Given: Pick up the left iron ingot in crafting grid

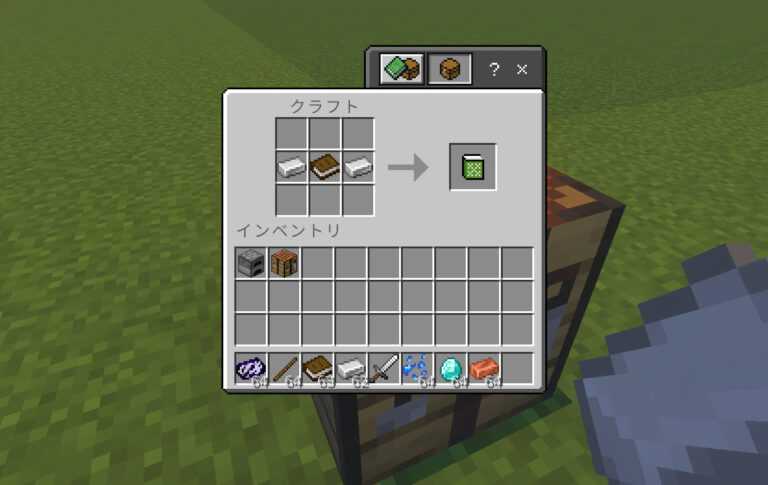Looking at the screenshot, I should click(x=291, y=167).
